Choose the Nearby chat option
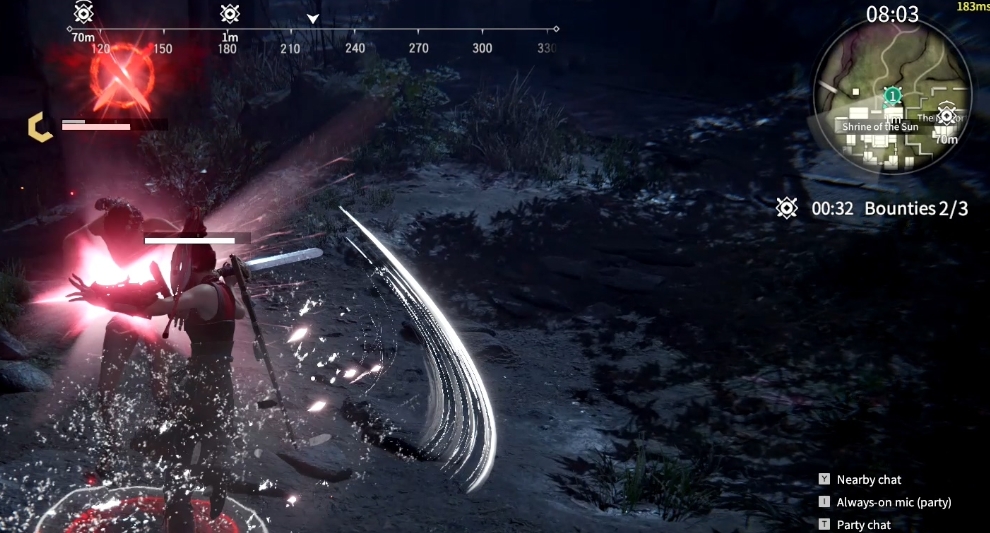The width and height of the screenshot is (990, 533). 868,480
